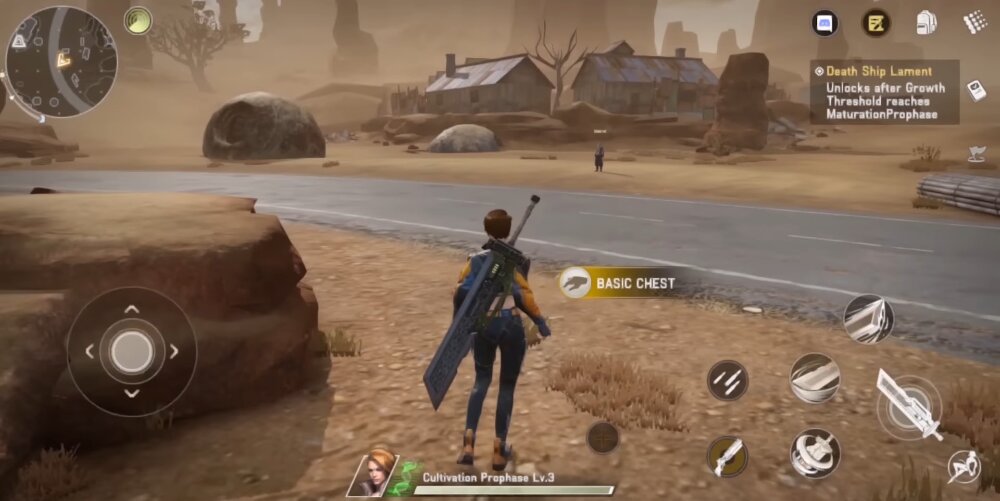Open the backpack inventory
Viewport: 1000px width, 501px height.
[927, 23]
